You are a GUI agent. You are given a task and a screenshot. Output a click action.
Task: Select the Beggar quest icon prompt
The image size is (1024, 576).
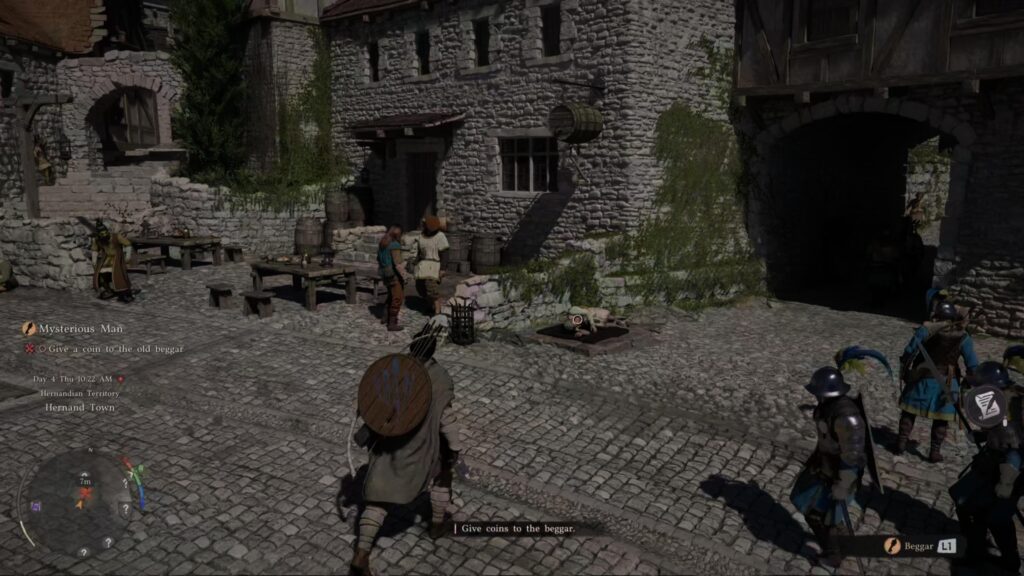pyautogui.click(x=892, y=546)
